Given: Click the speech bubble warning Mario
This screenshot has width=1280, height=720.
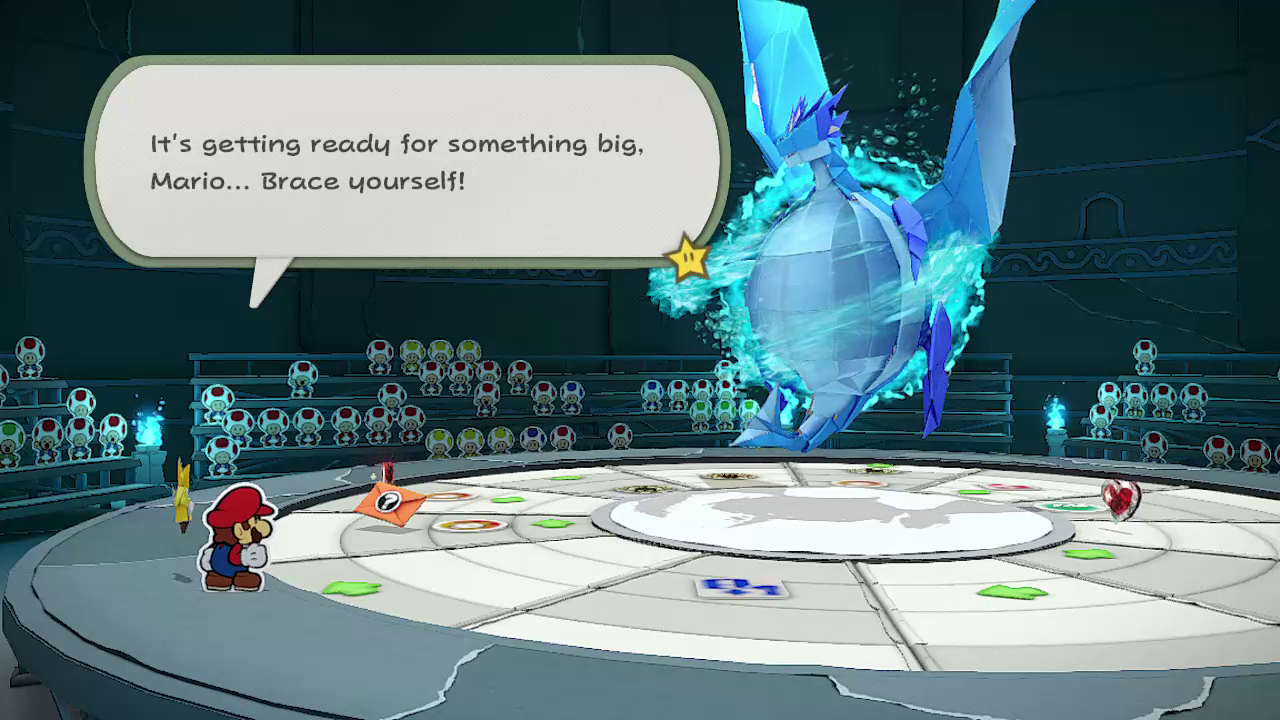Looking at the screenshot, I should coord(405,162).
